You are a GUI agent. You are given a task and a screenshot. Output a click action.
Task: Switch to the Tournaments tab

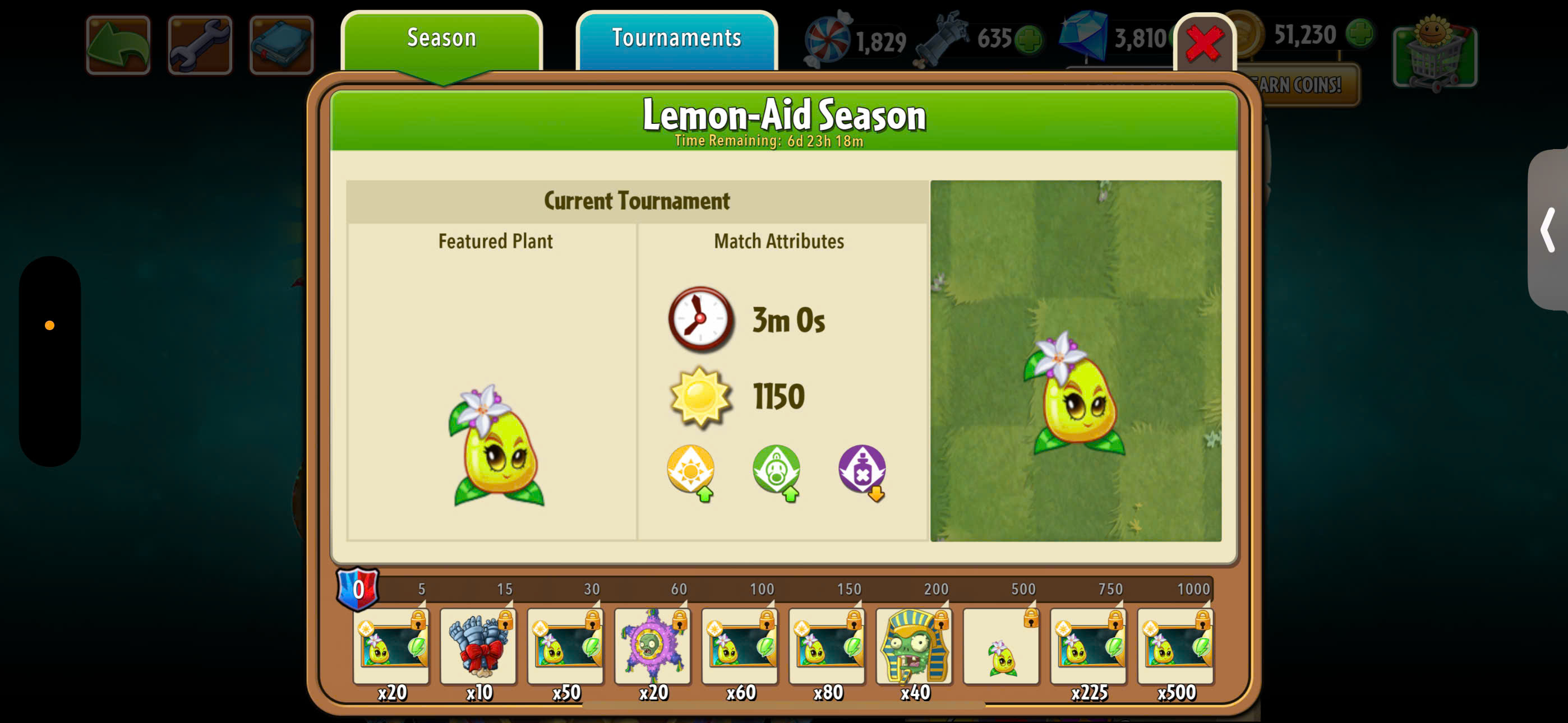coord(676,39)
